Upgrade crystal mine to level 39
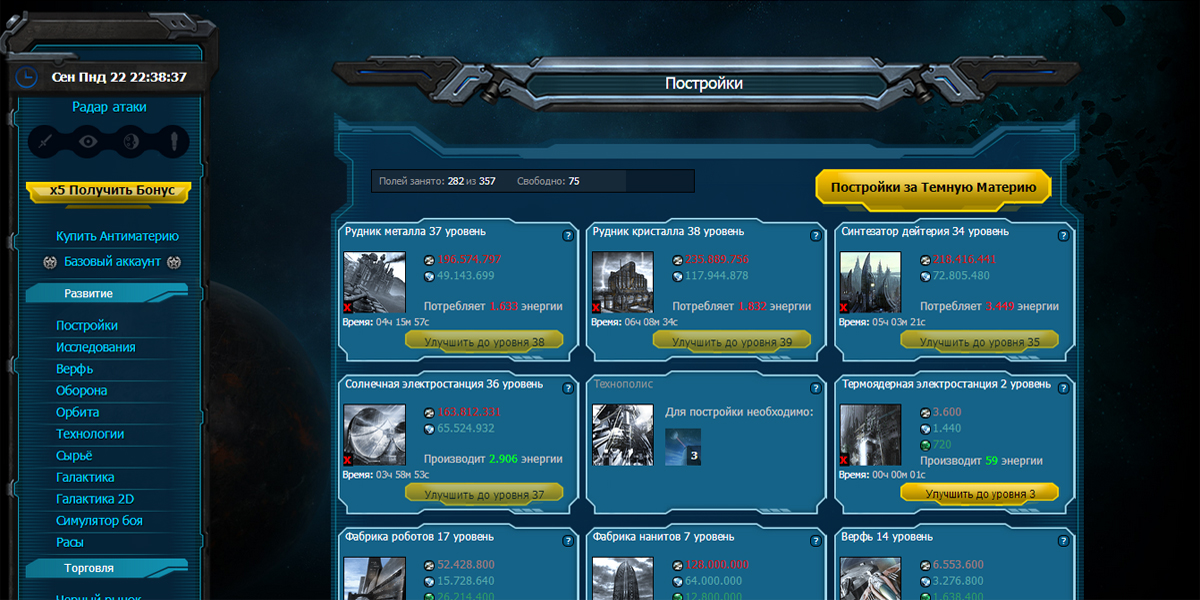Screen dimensions: 1200x600 732,342
